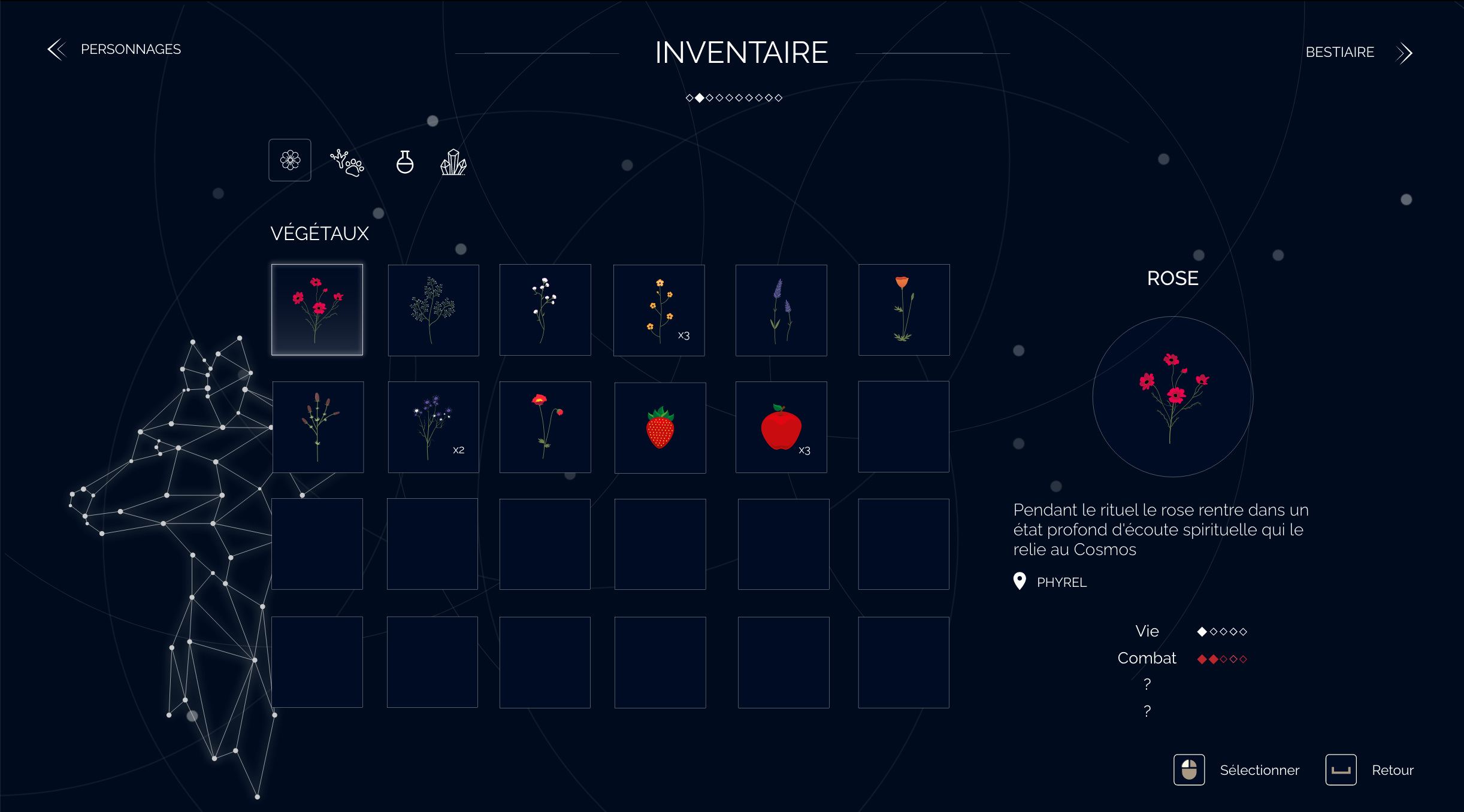Open the potion flask category tab
Image resolution: width=1464 pixels, height=812 pixels.
405,162
